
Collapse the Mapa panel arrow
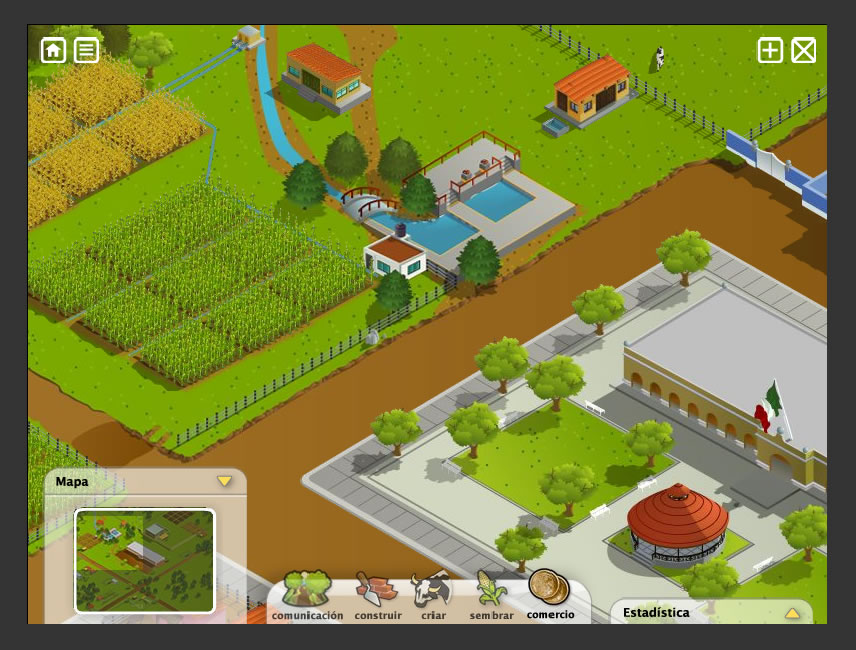[x=224, y=481]
